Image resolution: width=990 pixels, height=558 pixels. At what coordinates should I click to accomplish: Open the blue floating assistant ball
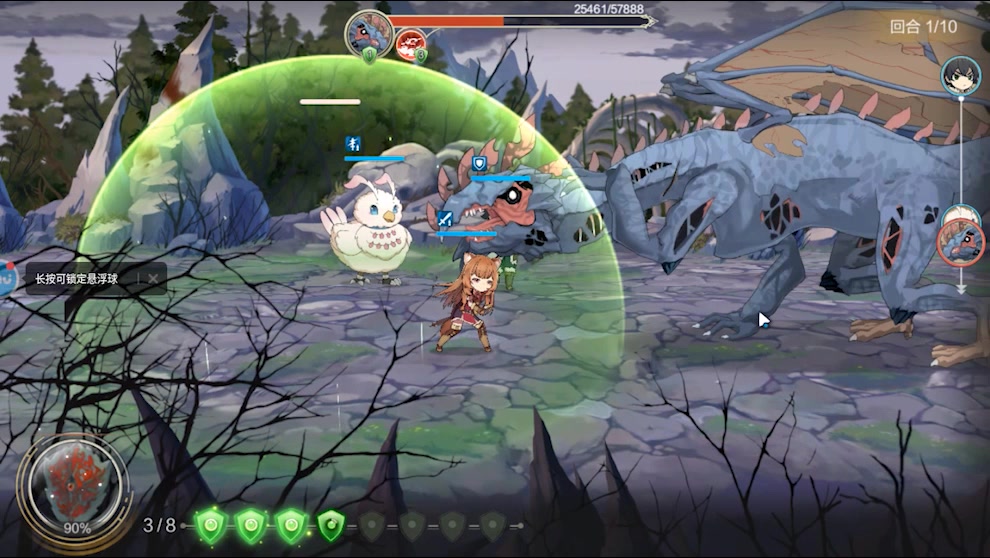pos(4,278)
